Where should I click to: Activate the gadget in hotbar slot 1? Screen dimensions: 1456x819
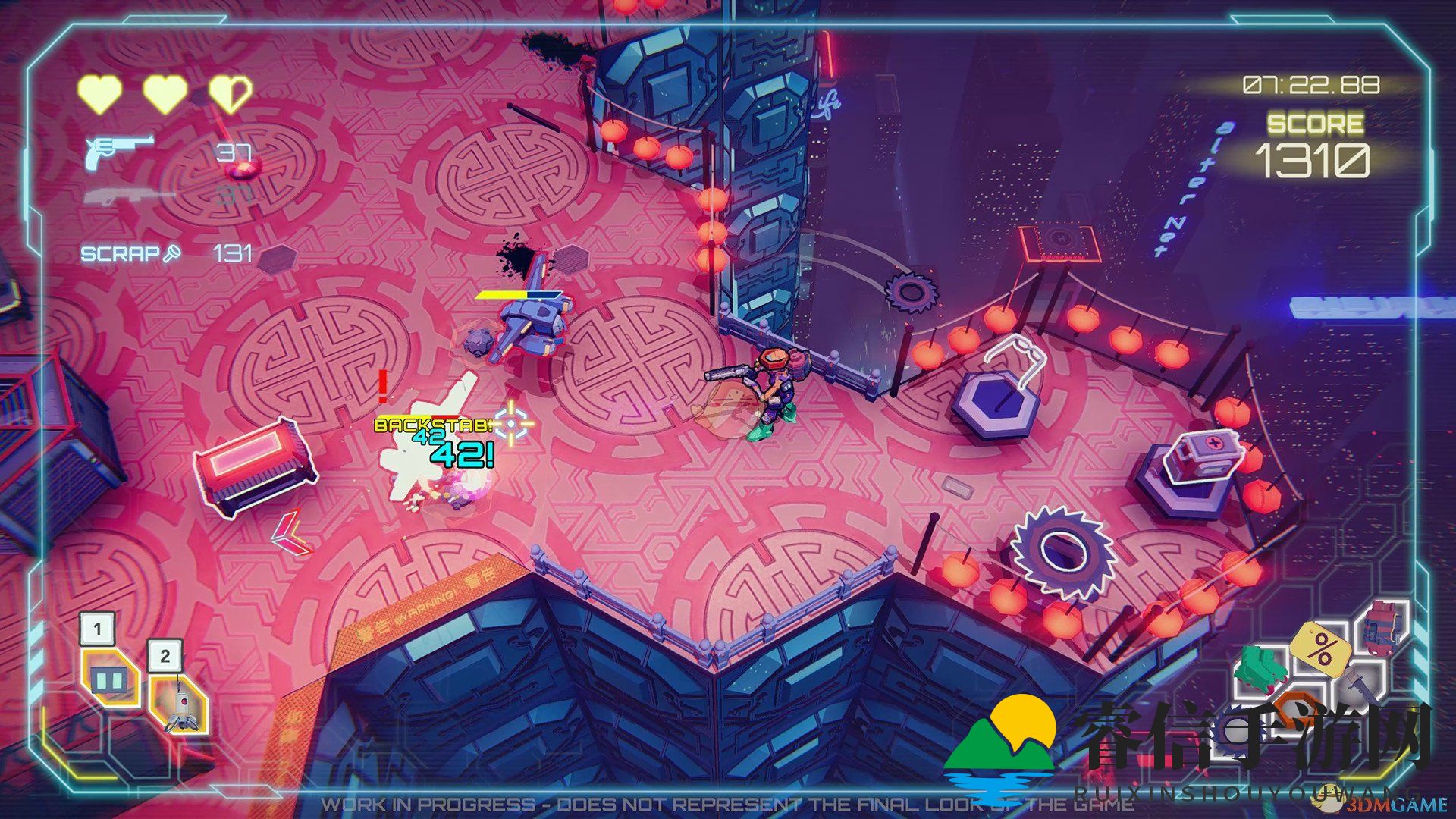click(x=108, y=678)
